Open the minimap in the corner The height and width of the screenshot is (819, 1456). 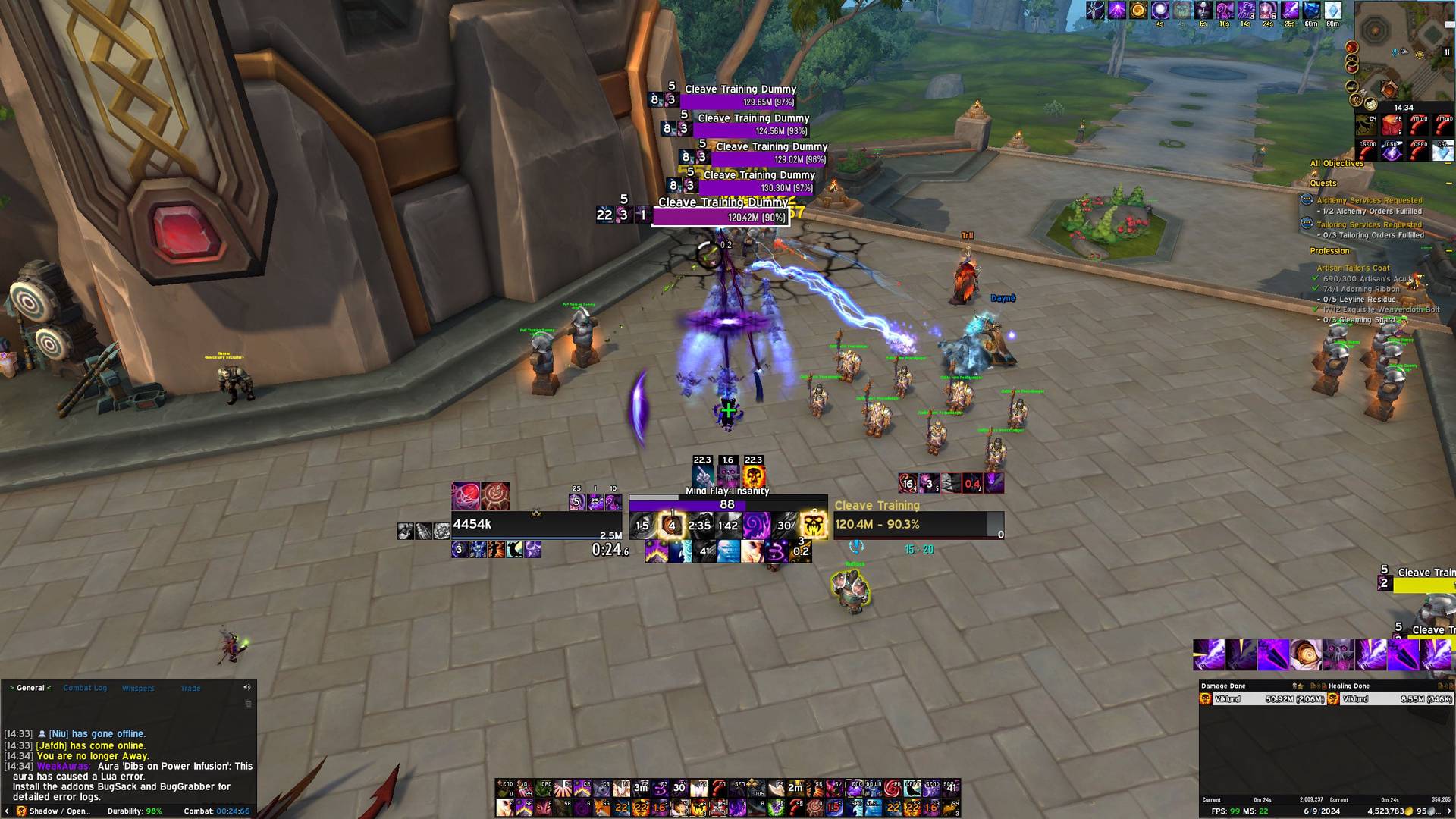[1403, 45]
